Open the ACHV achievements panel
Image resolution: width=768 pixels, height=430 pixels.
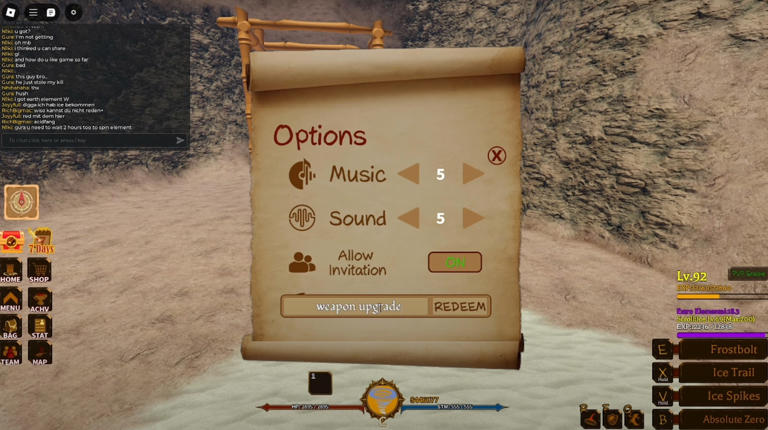click(39, 299)
